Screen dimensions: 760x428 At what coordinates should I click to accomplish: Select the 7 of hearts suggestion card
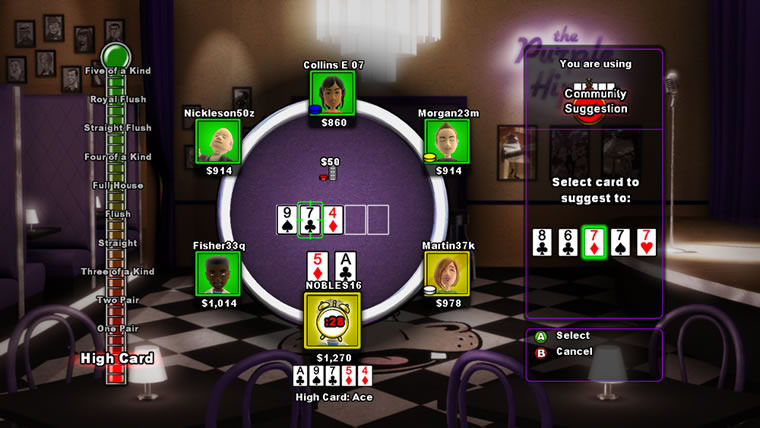[647, 242]
